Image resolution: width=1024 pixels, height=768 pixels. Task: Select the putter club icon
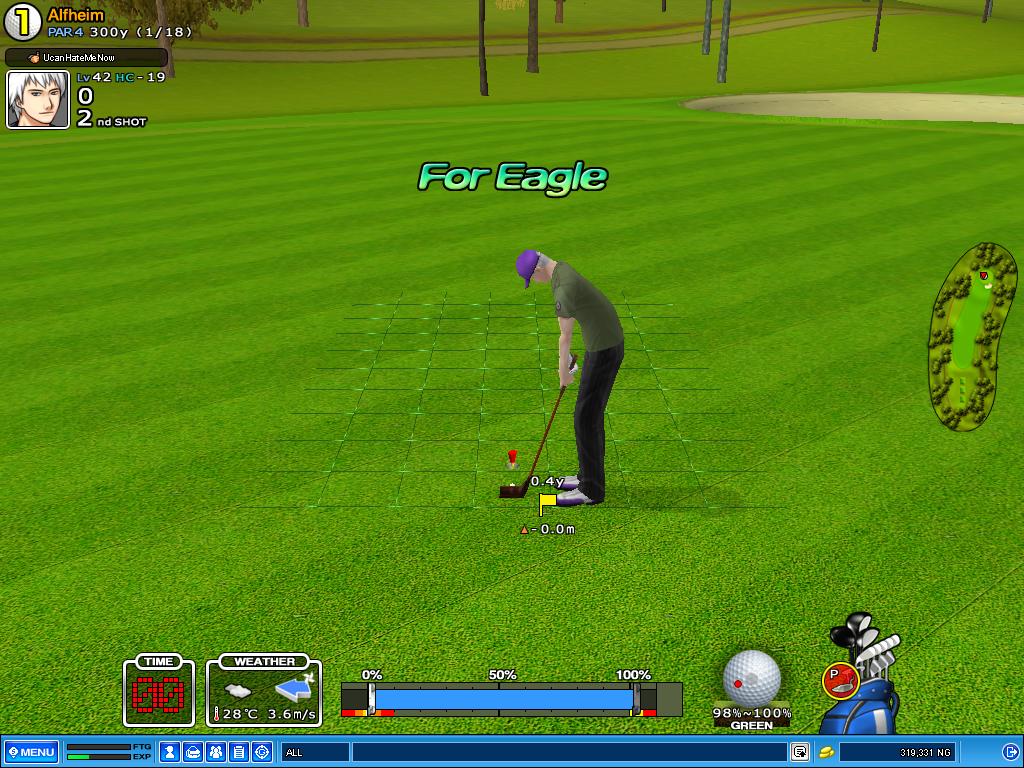coord(838,681)
